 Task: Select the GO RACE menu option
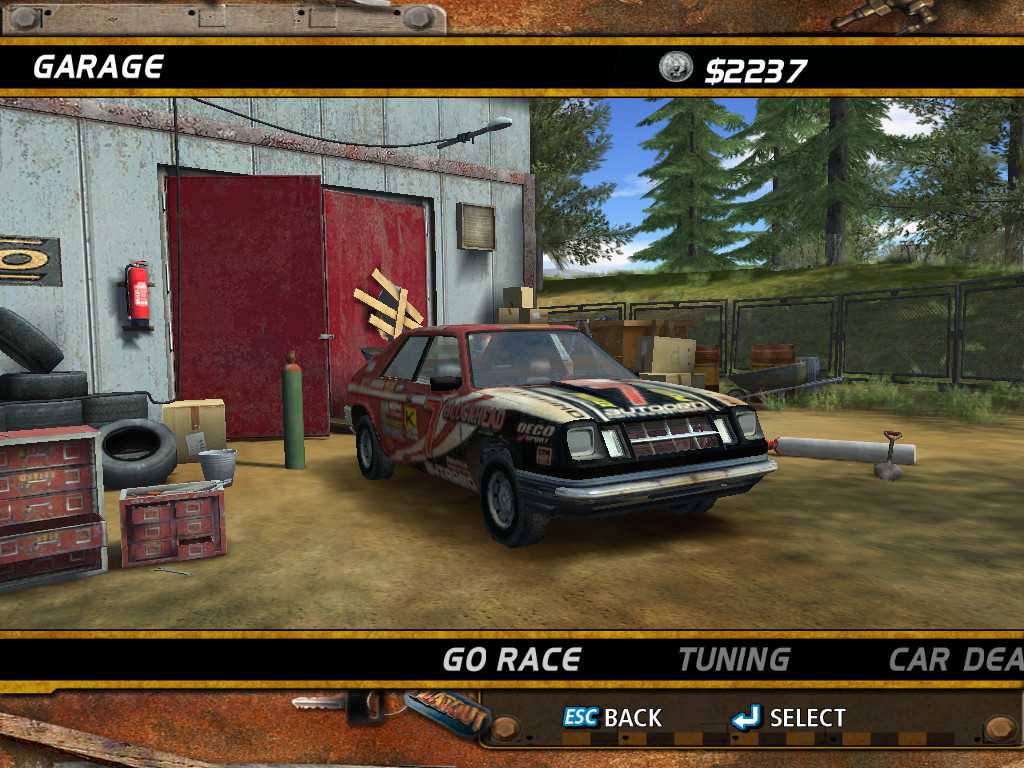point(512,660)
